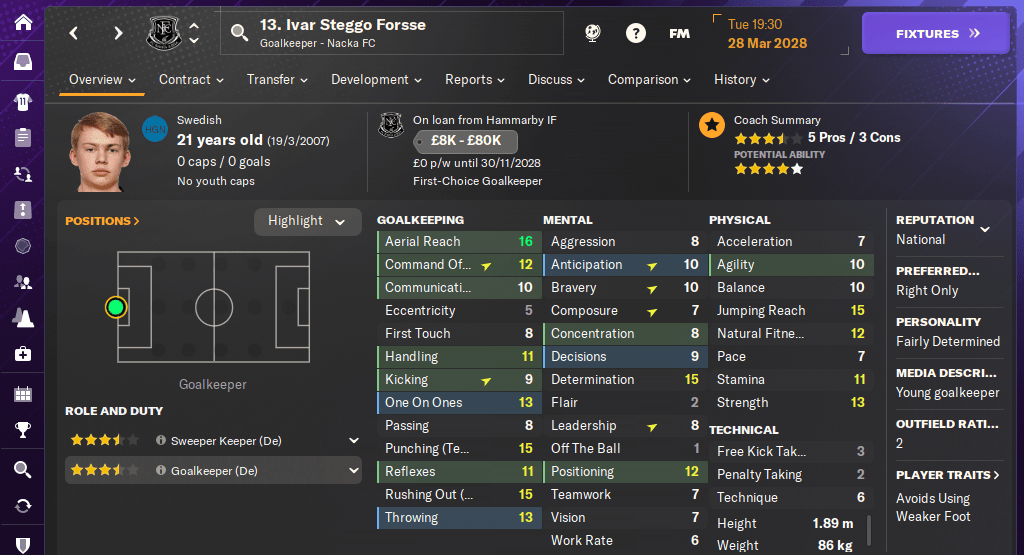Click the FM menu button
1024x555 pixels.
click(679, 34)
